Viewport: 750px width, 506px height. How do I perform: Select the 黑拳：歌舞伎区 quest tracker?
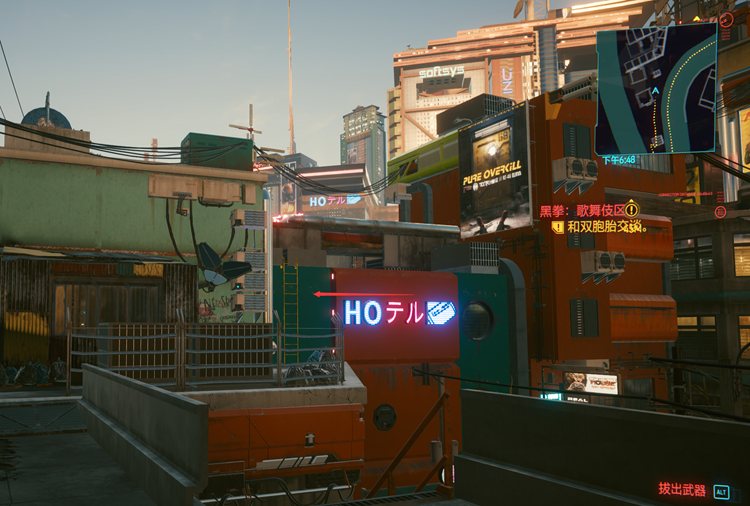(582, 210)
